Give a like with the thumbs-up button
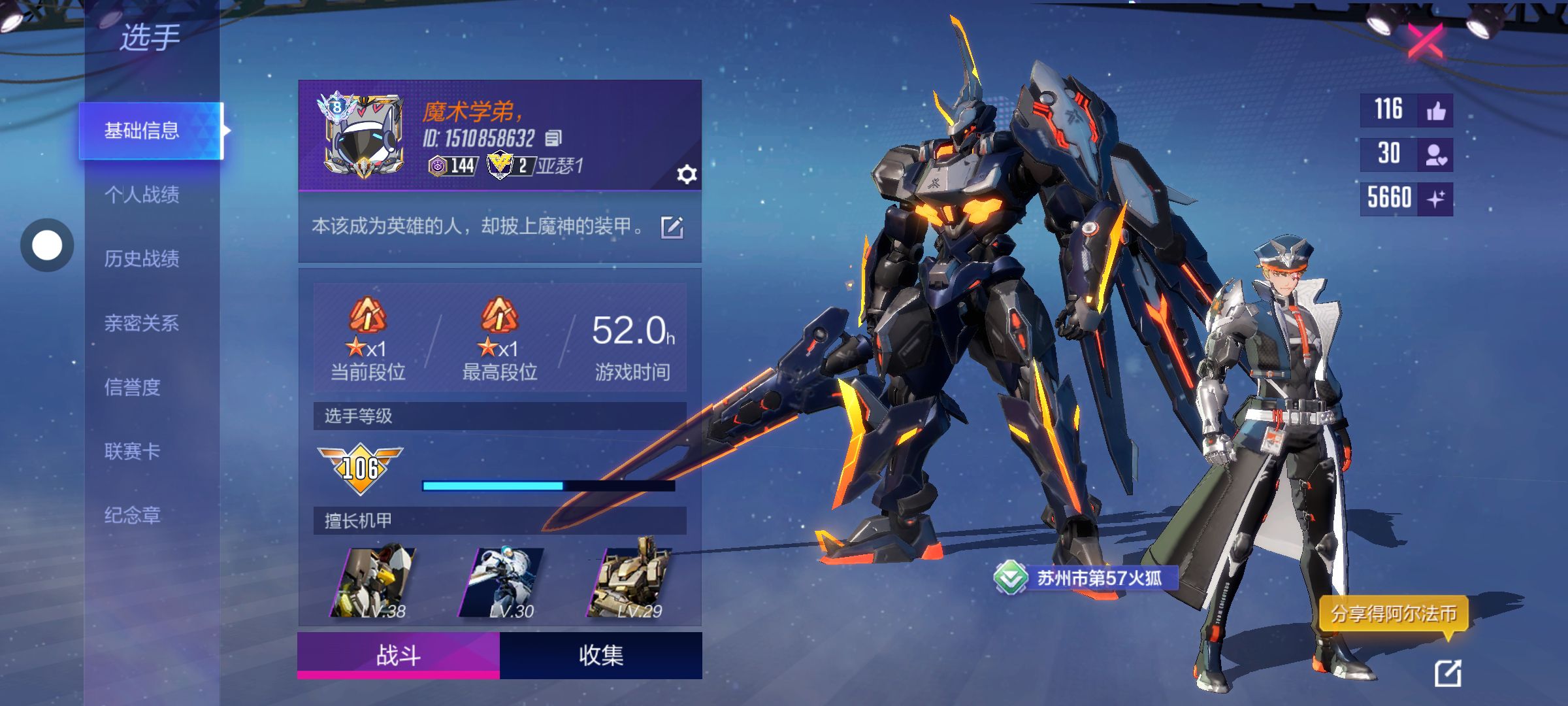Viewport: 1568px width, 706px height. tap(1435, 110)
